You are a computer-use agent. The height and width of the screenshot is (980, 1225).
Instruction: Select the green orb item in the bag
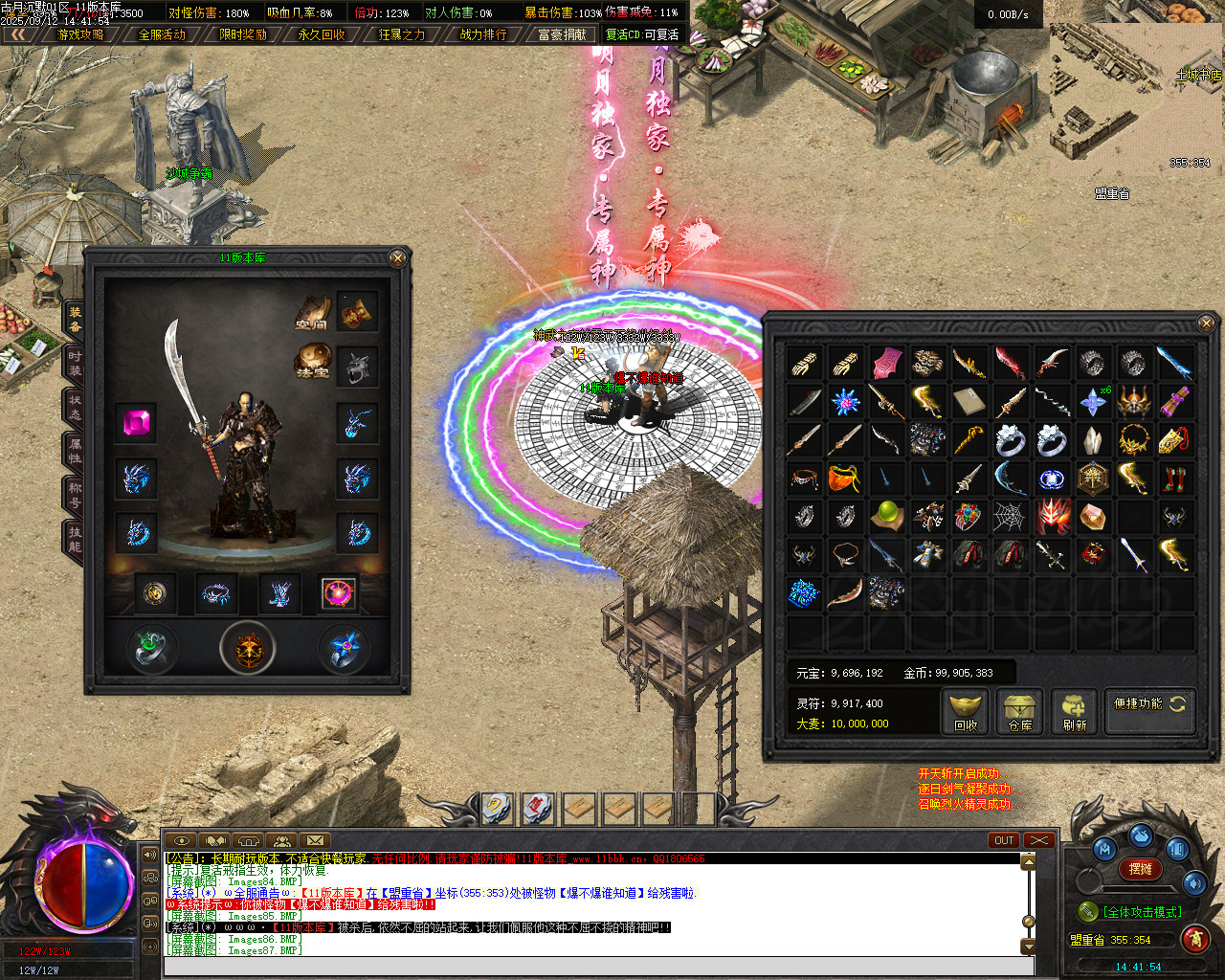(887, 515)
